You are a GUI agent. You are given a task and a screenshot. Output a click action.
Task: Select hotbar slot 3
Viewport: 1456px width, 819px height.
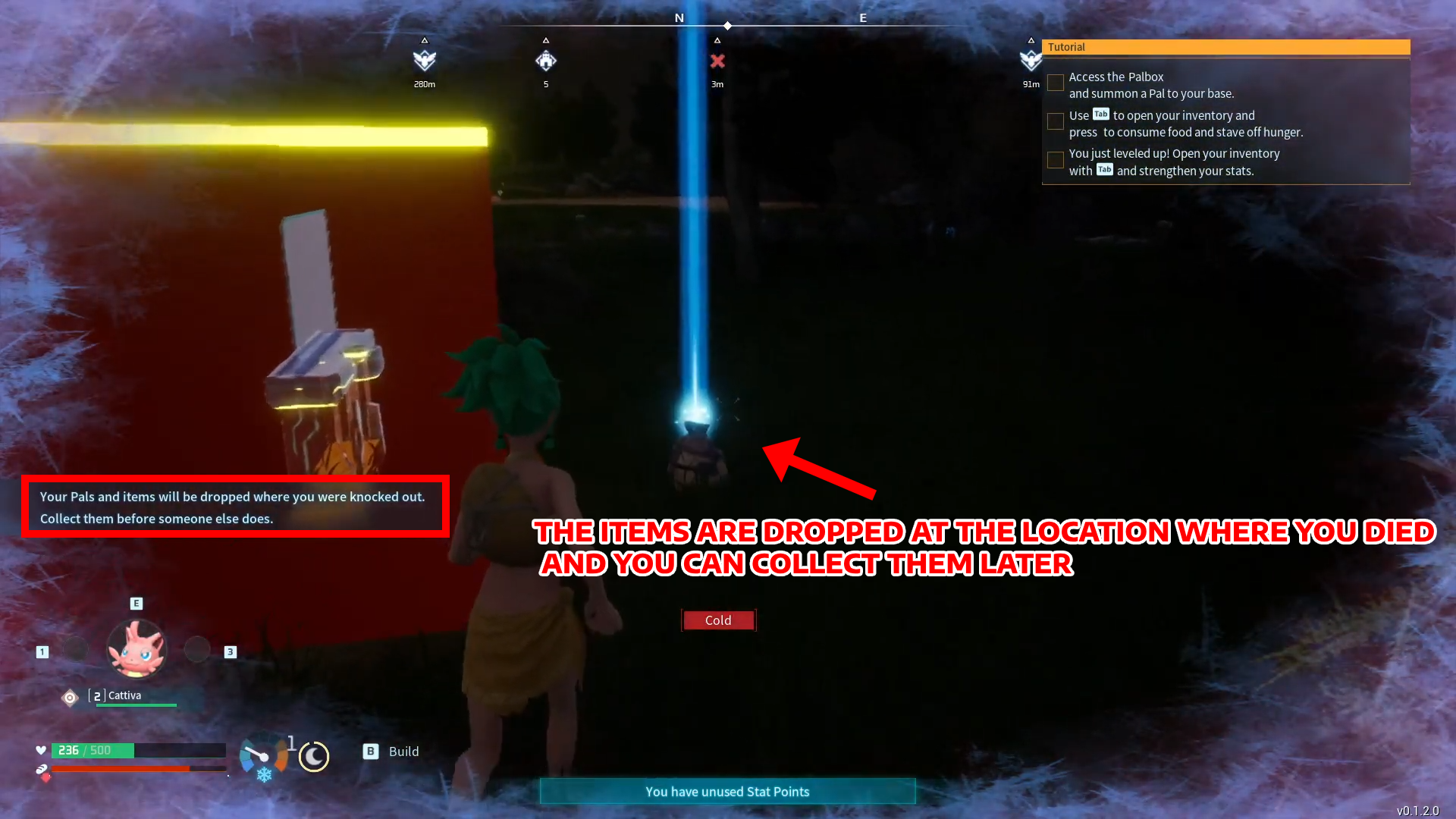coord(231,651)
